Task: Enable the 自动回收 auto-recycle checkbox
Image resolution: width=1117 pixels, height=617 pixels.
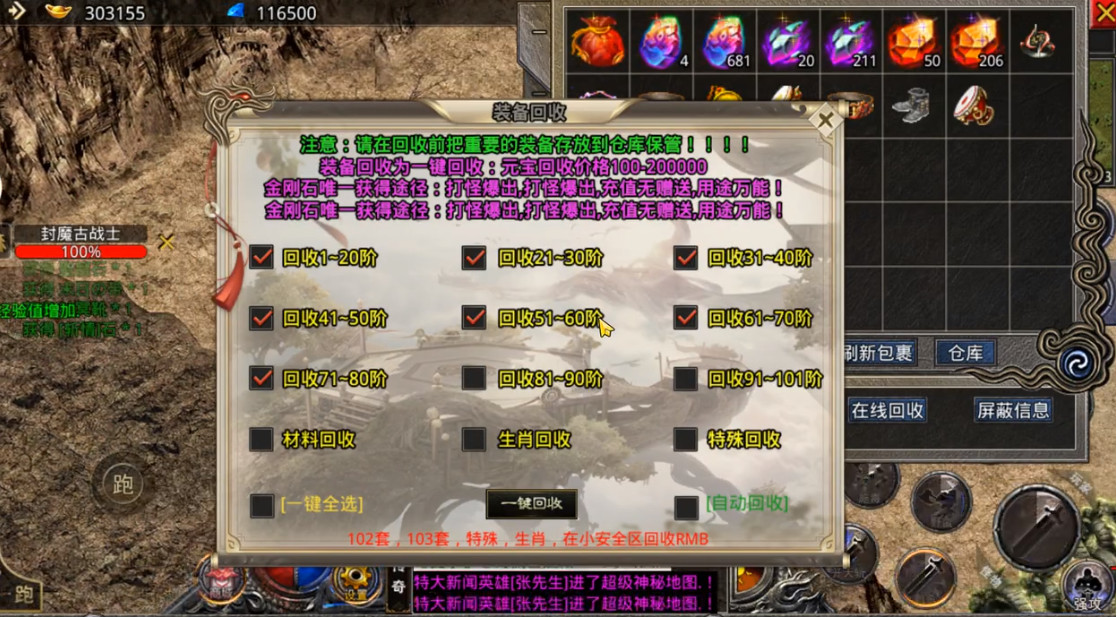Action: [686, 507]
